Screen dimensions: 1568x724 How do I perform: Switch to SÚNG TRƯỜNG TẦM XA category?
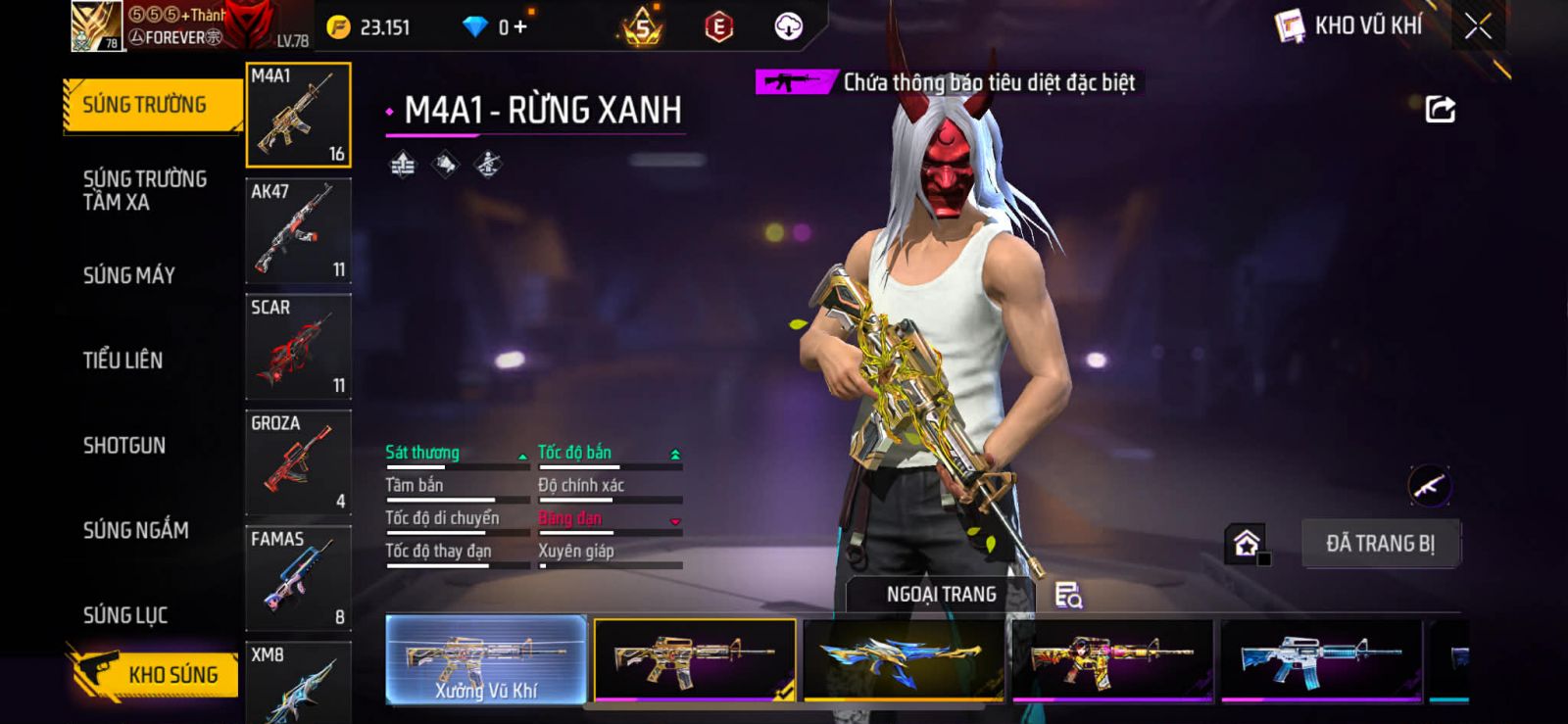tap(145, 190)
